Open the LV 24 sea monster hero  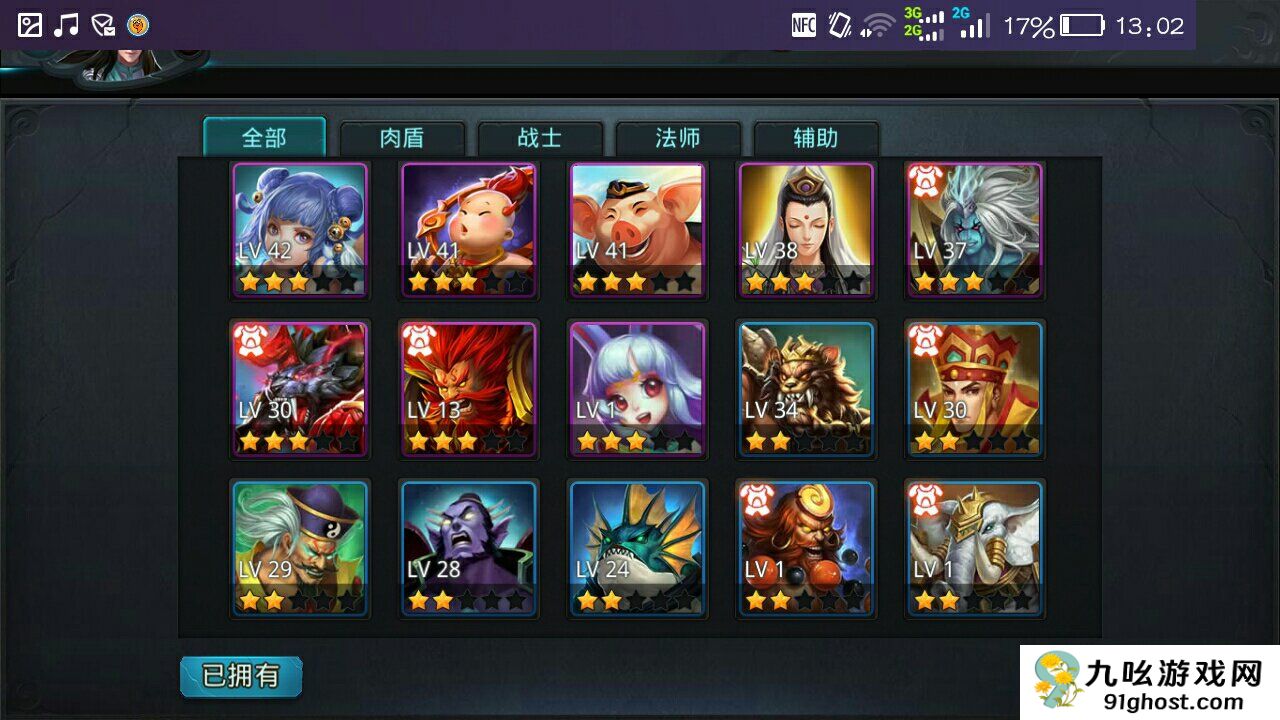pyautogui.click(x=638, y=548)
